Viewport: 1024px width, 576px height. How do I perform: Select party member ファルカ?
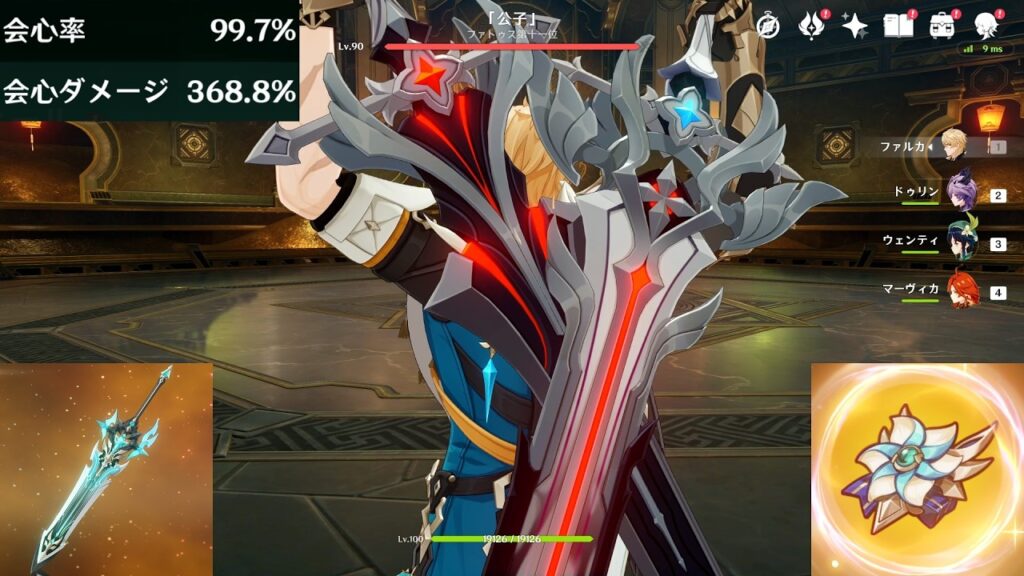[955, 146]
